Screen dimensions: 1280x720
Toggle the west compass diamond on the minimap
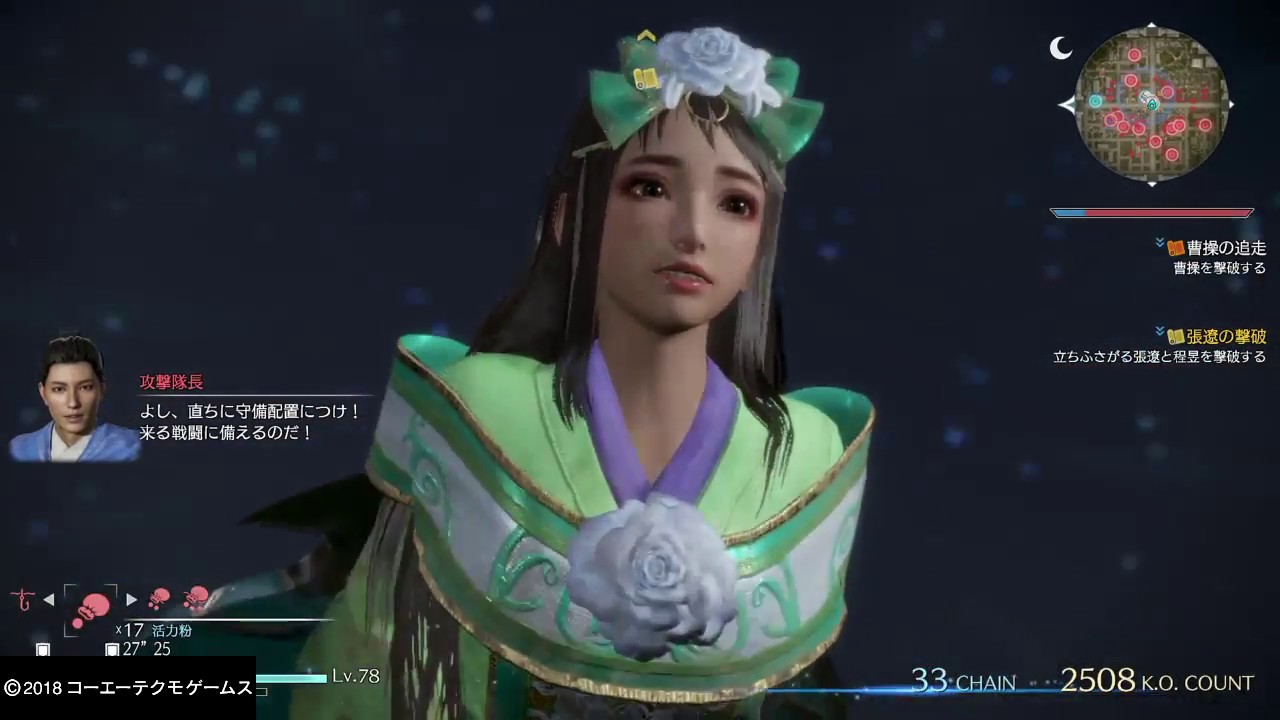tap(1069, 104)
